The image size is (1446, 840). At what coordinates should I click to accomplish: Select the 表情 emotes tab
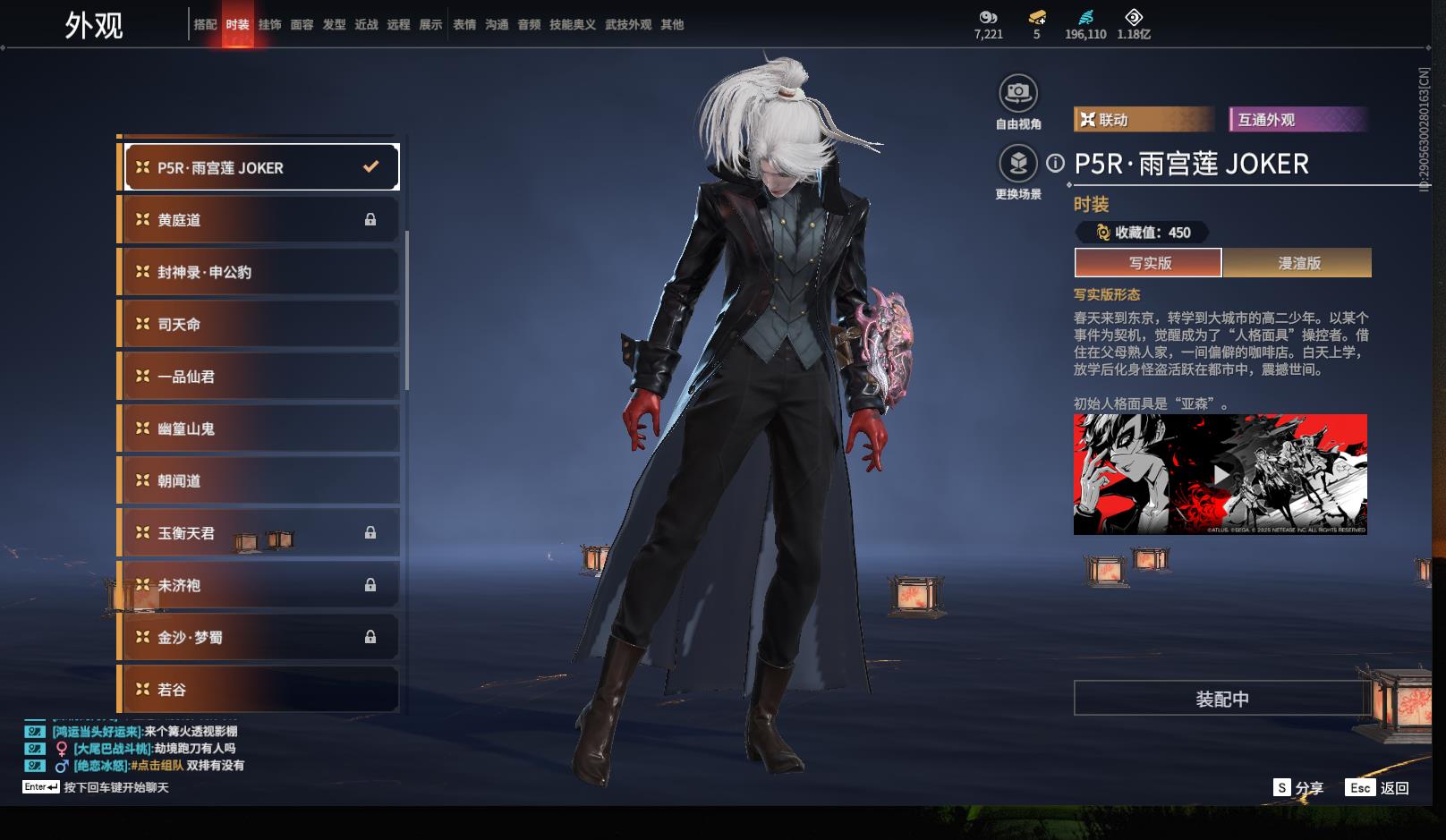[x=464, y=25]
